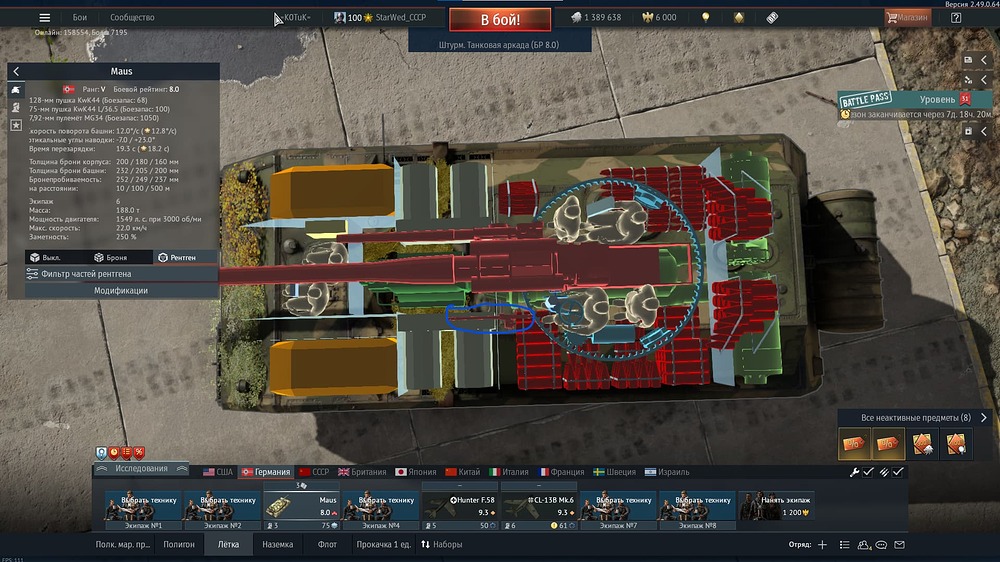
Task: Select the CL-13B Mk.6 crew slot
Action: click(x=539, y=506)
